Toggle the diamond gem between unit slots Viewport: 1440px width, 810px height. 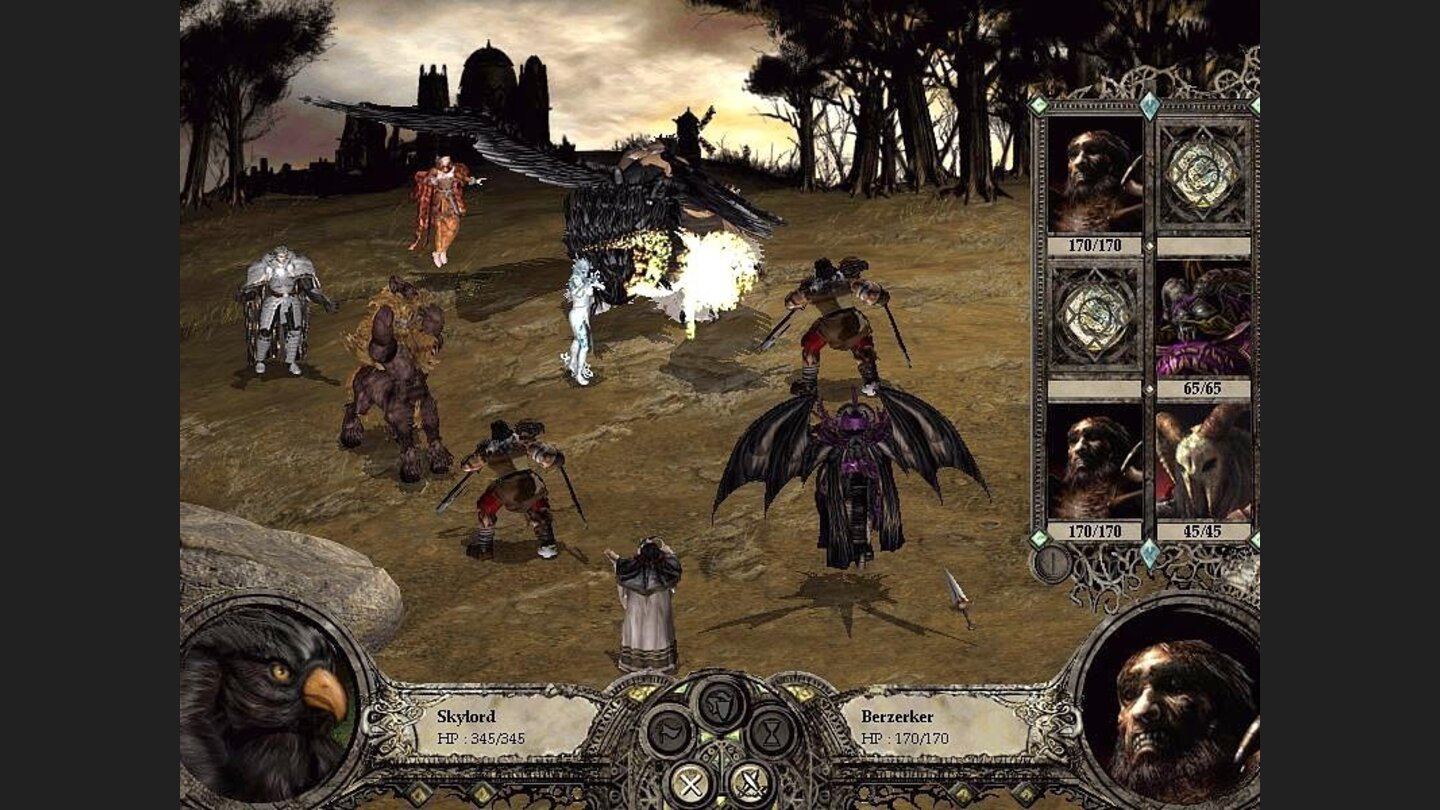click(1149, 248)
